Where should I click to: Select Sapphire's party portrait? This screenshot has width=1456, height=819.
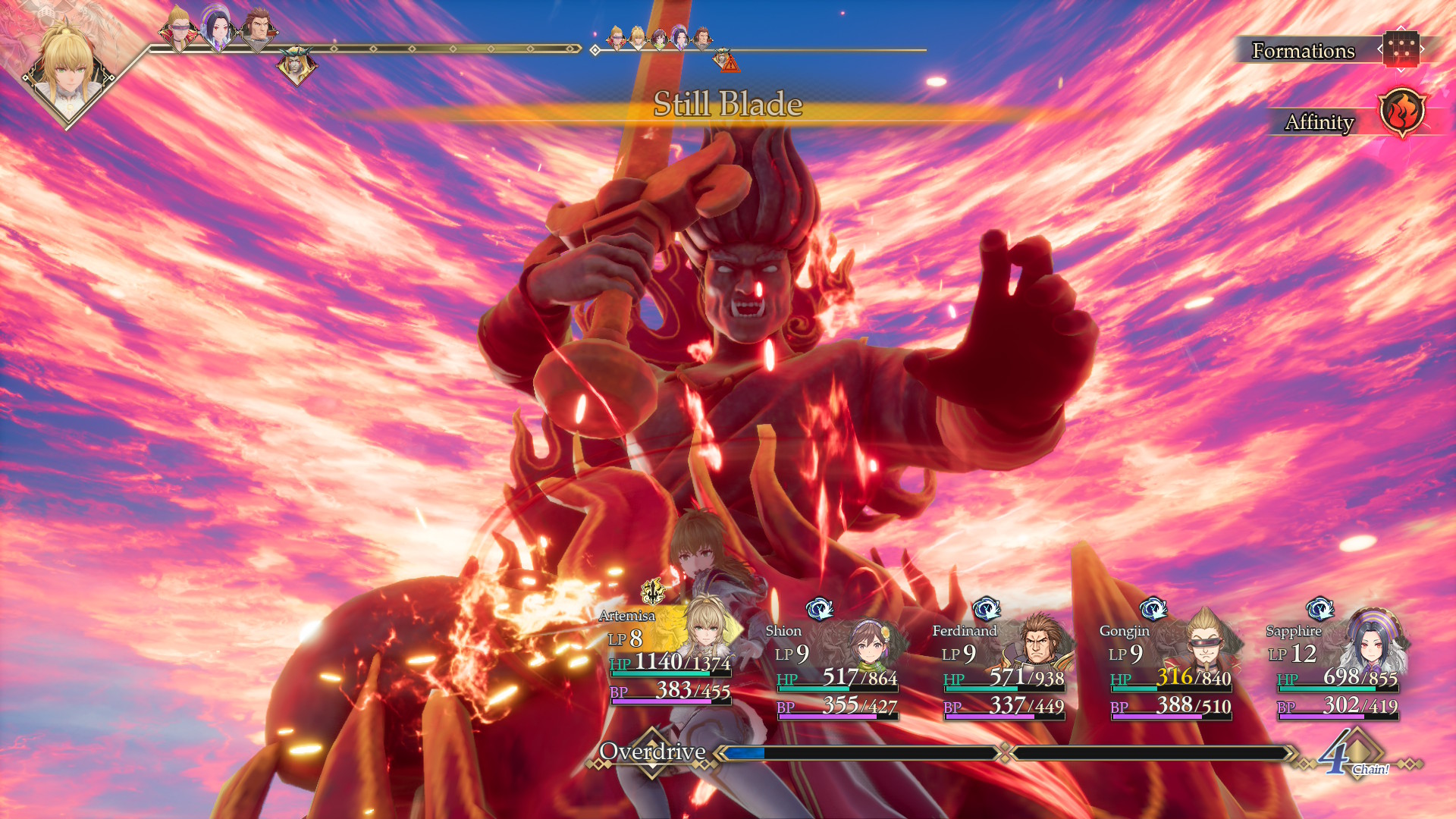(1372, 643)
